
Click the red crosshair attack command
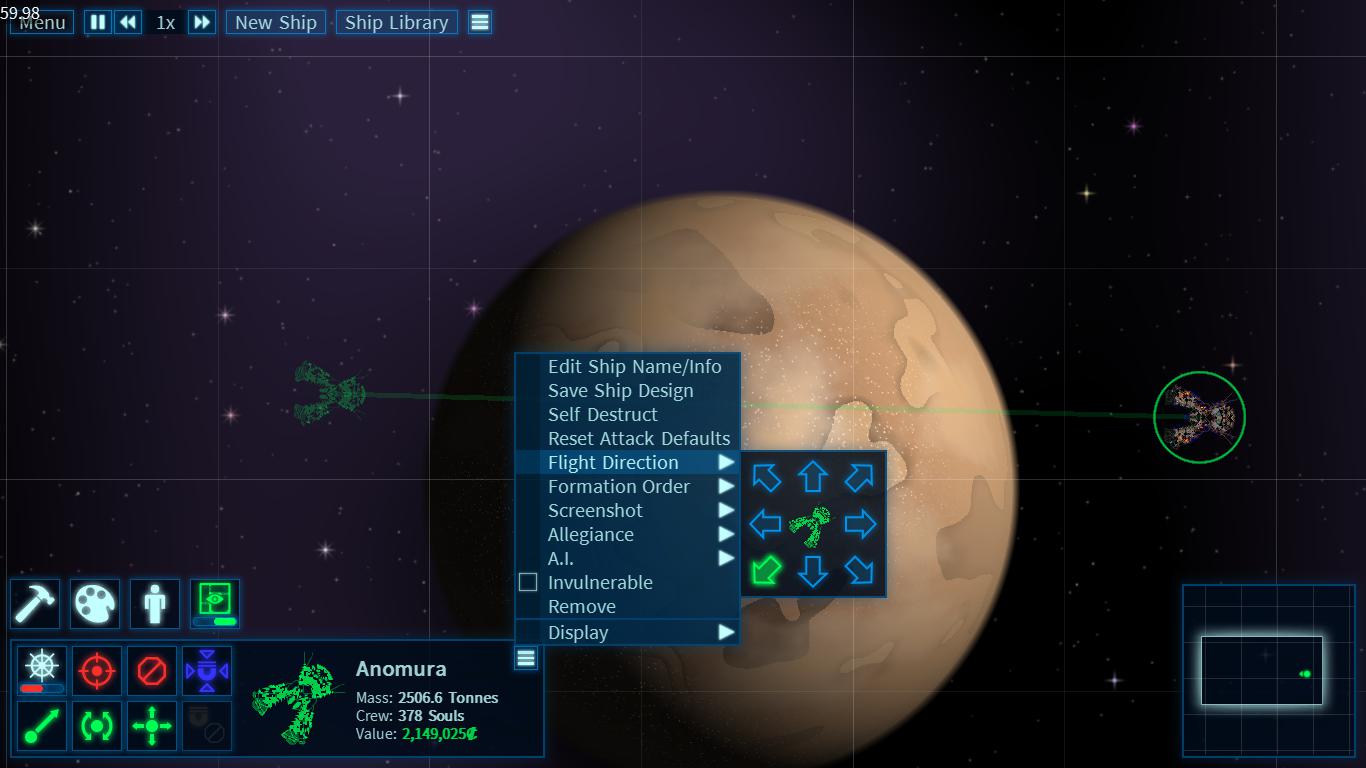(x=96, y=670)
